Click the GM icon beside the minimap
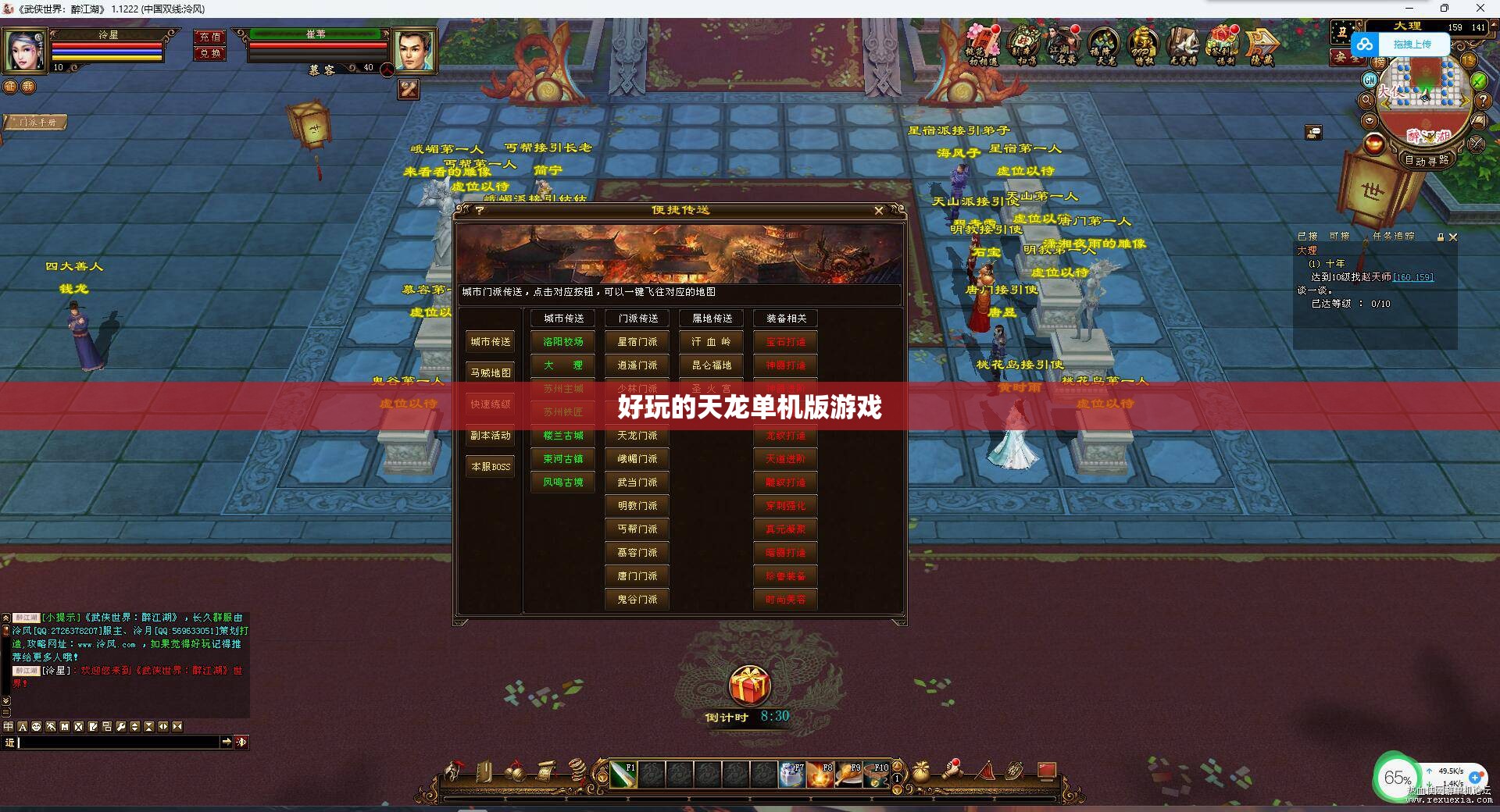This screenshot has width=1500, height=812. pyautogui.click(x=1369, y=80)
